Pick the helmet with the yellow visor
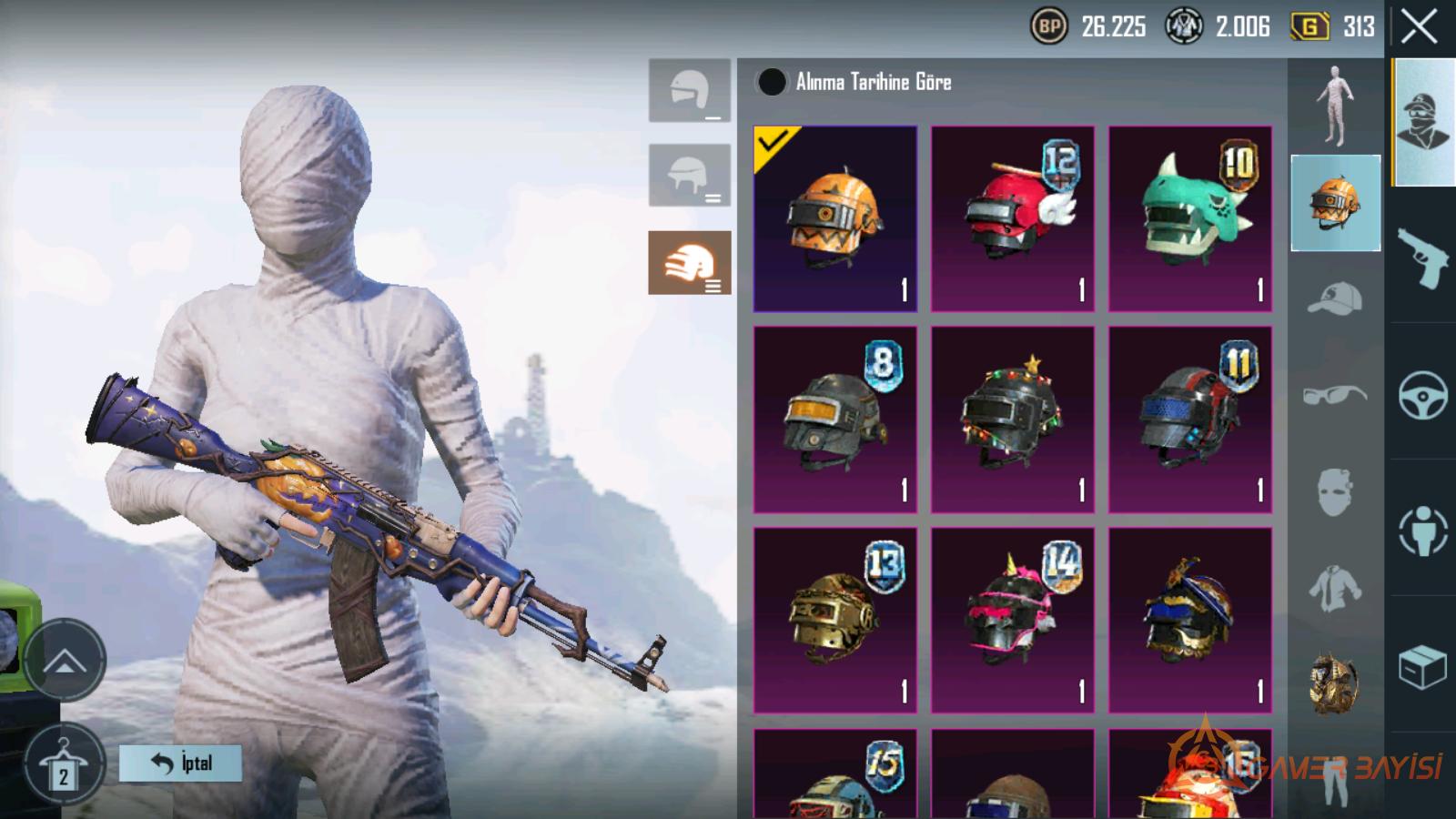 [834, 420]
